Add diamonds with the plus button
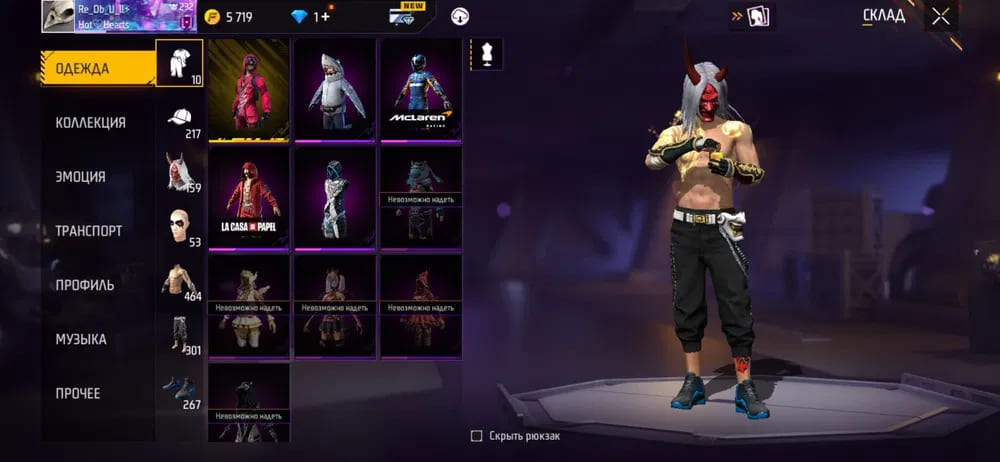The image size is (1000, 462). pyautogui.click(x=325, y=17)
